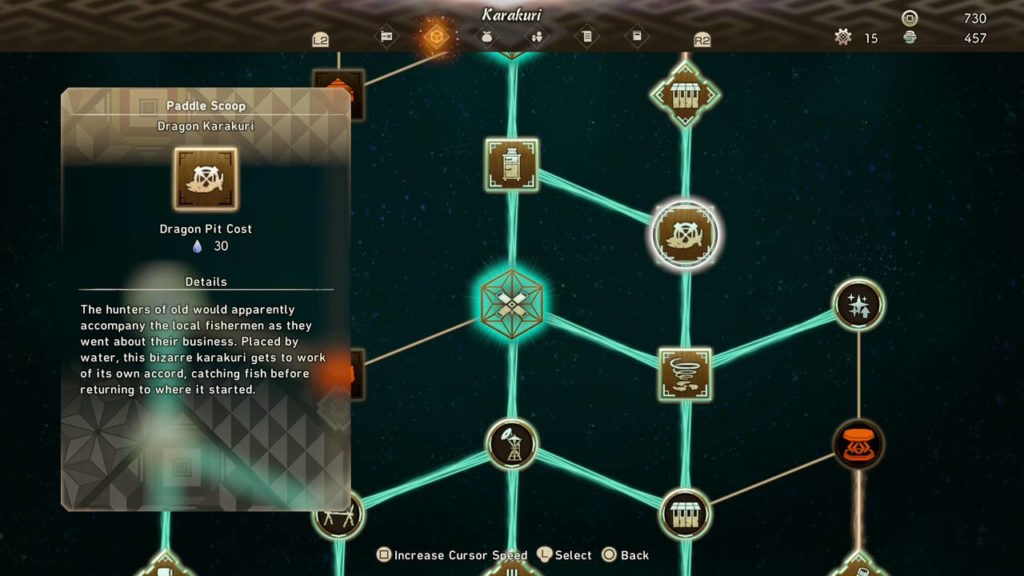
Task: Select the glowing hexagon central node
Action: point(511,300)
